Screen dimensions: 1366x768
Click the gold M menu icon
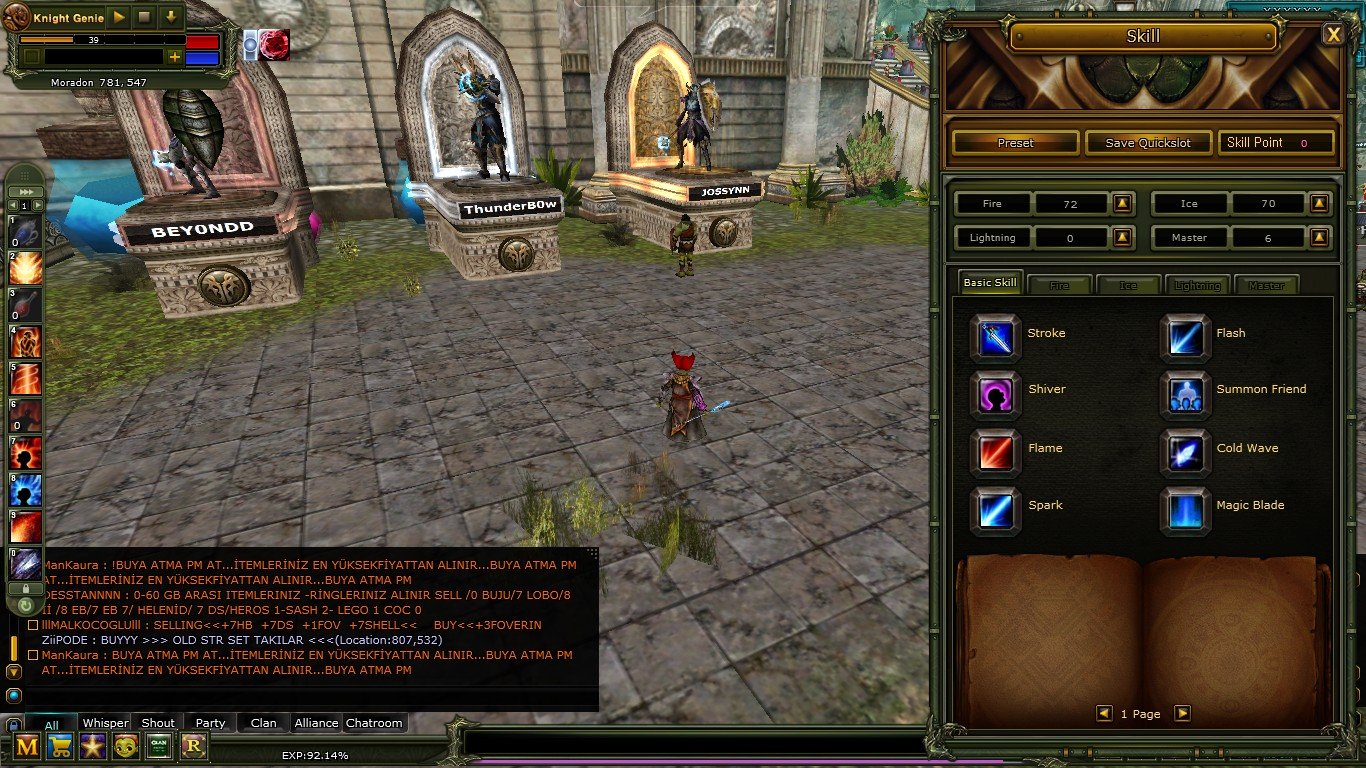27,746
